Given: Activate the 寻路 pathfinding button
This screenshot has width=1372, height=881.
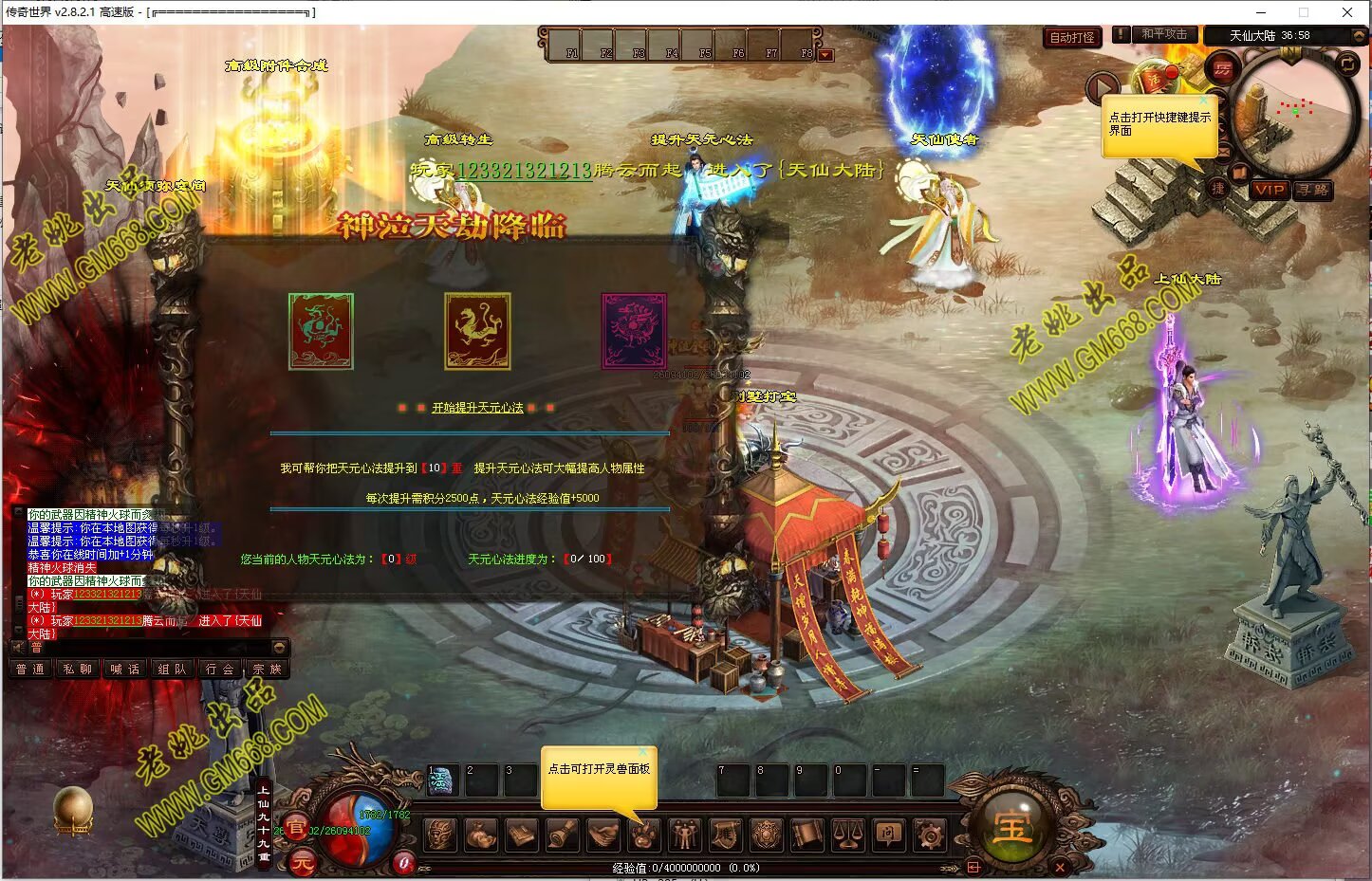Looking at the screenshot, I should (1313, 190).
